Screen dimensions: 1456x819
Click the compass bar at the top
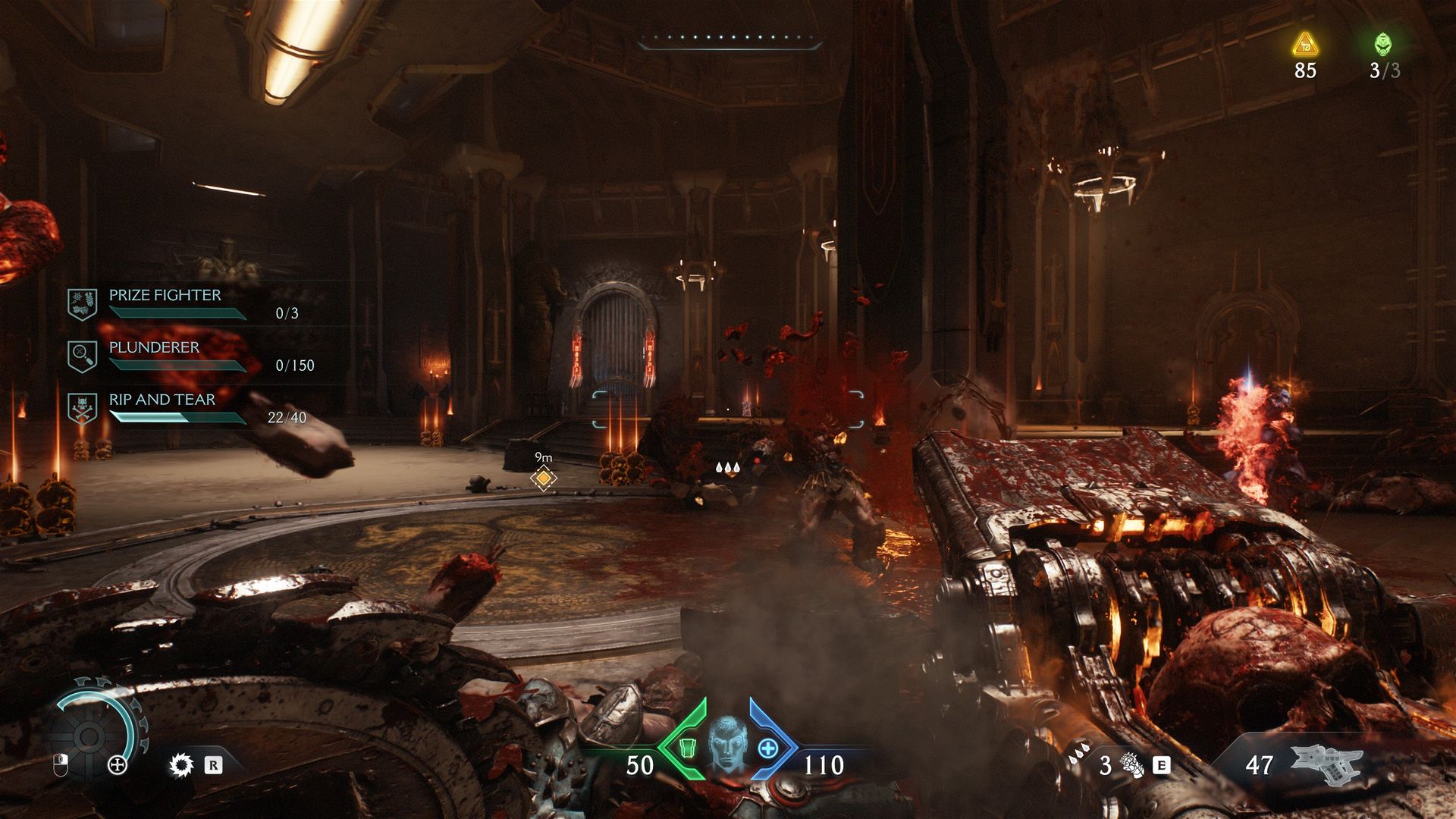730,42
